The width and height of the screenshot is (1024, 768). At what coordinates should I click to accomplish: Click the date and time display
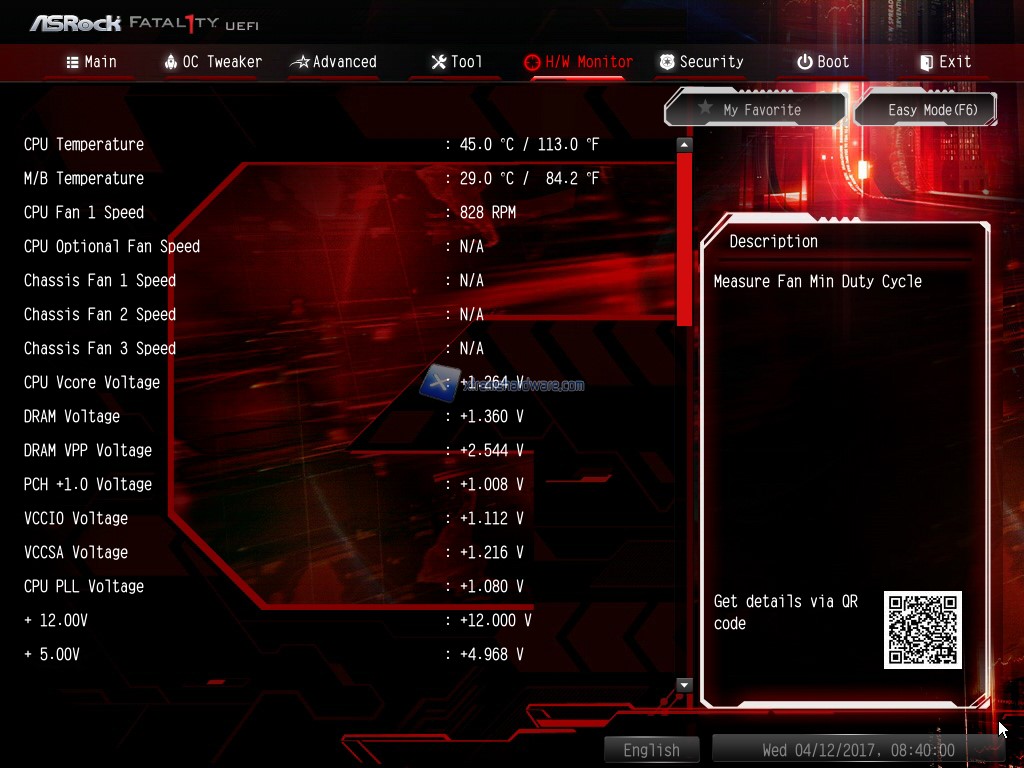click(x=857, y=750)
